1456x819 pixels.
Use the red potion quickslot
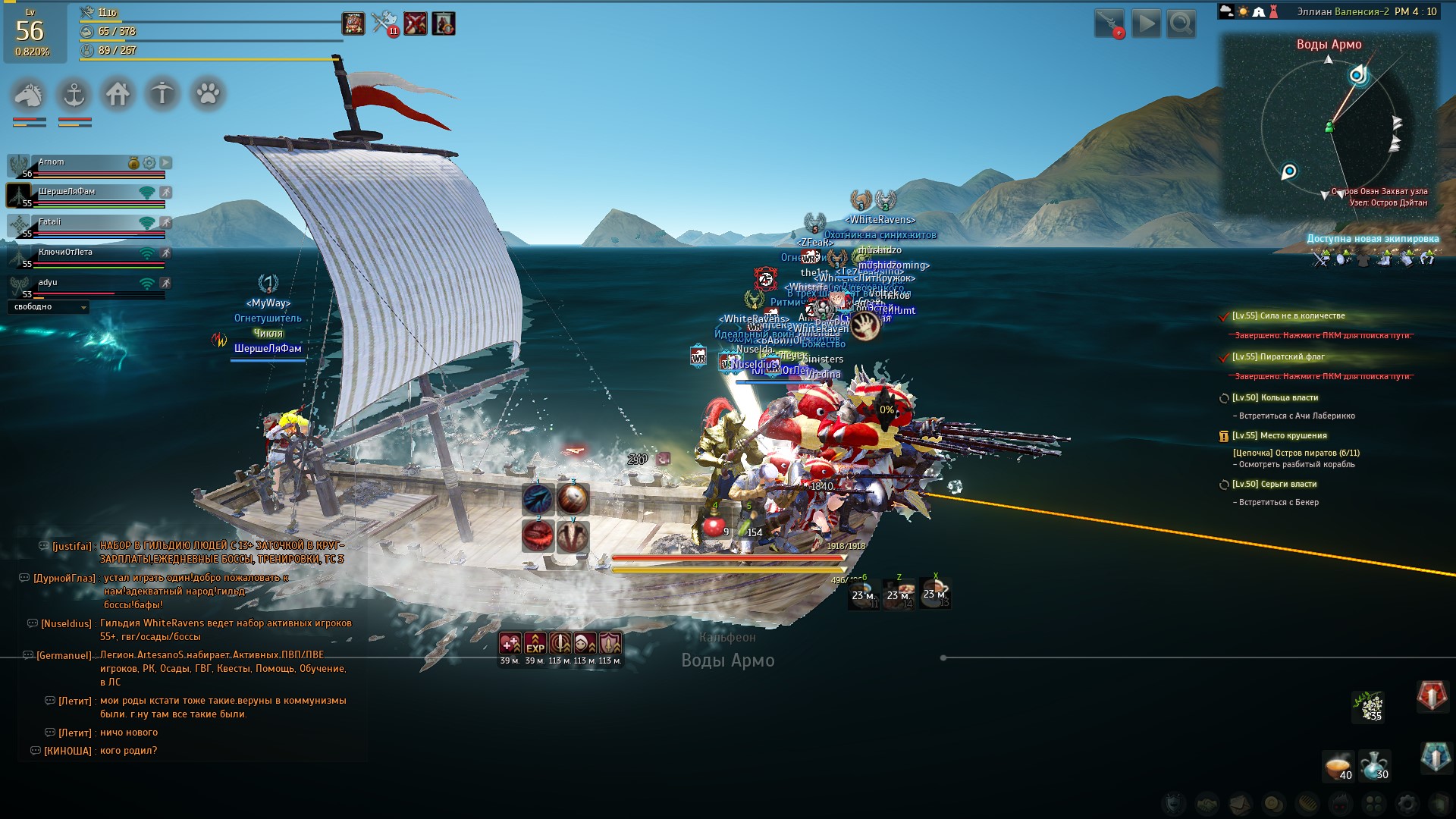714,525
